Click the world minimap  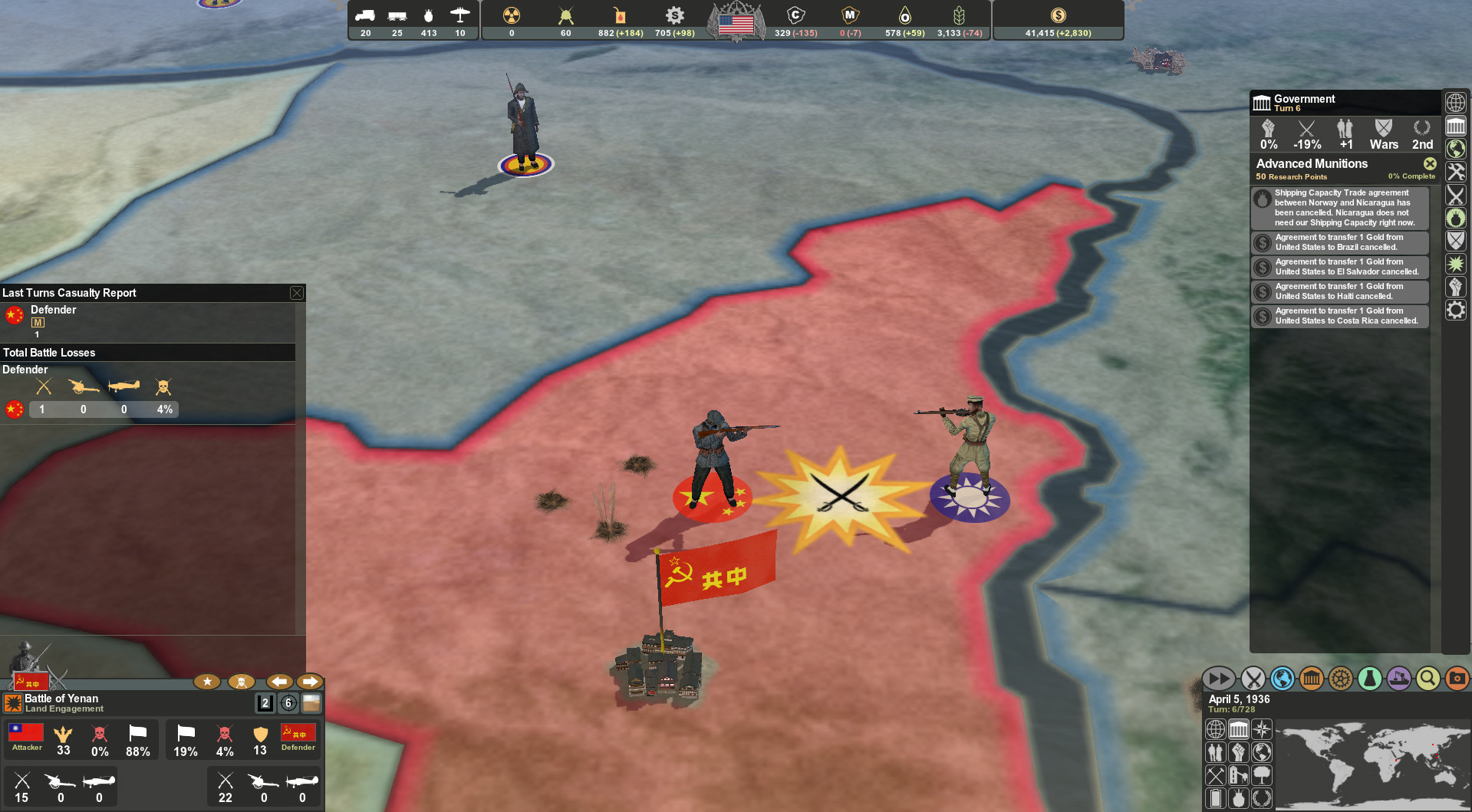(x=1373, y=763)
